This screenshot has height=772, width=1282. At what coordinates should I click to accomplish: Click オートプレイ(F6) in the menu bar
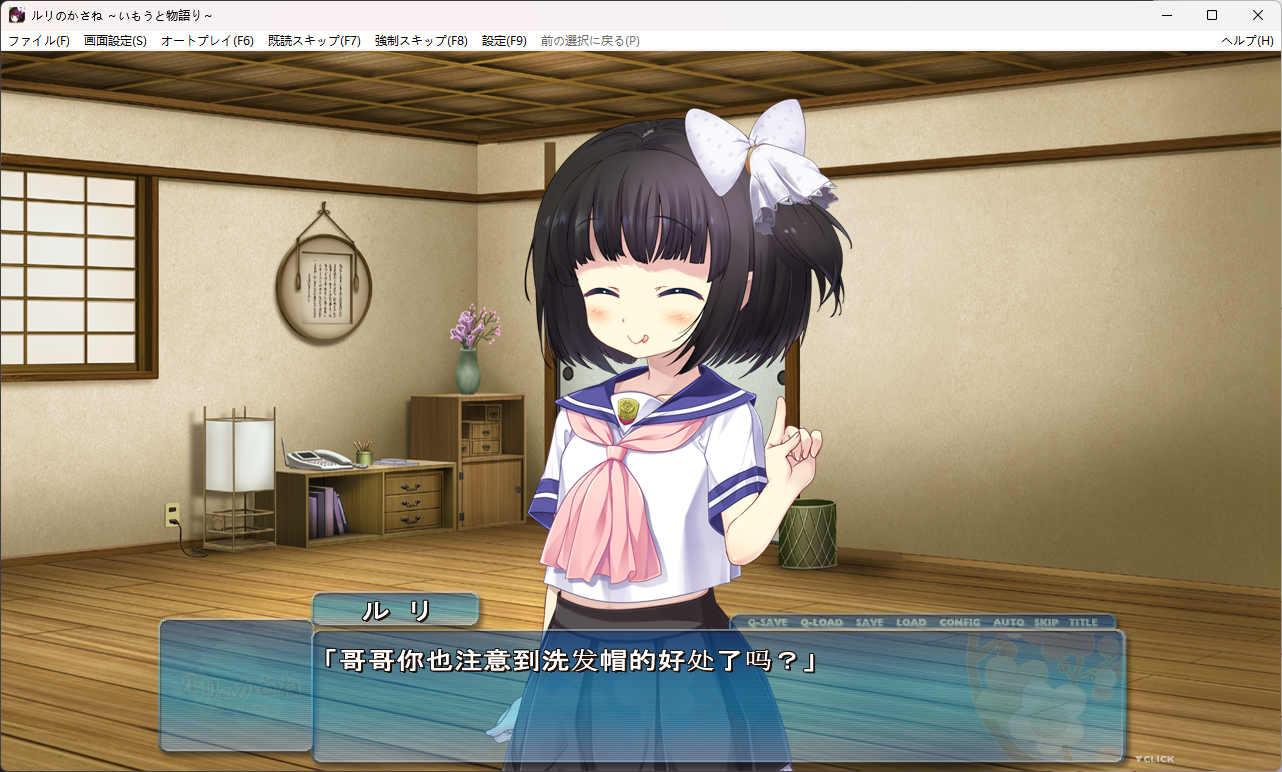click(207, 41)
